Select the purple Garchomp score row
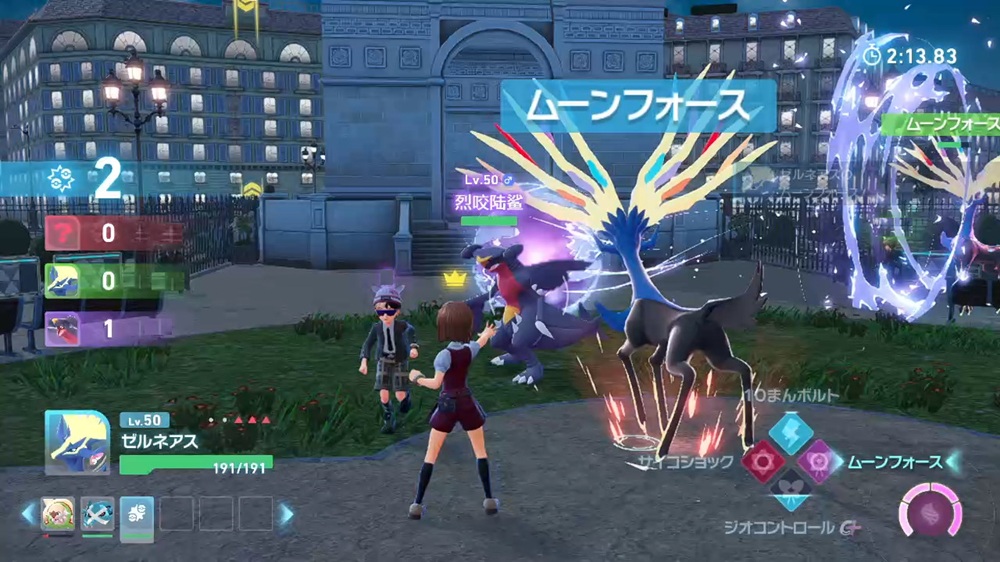This screenshot has width=1000, height=562. click(x=114, y=328)
